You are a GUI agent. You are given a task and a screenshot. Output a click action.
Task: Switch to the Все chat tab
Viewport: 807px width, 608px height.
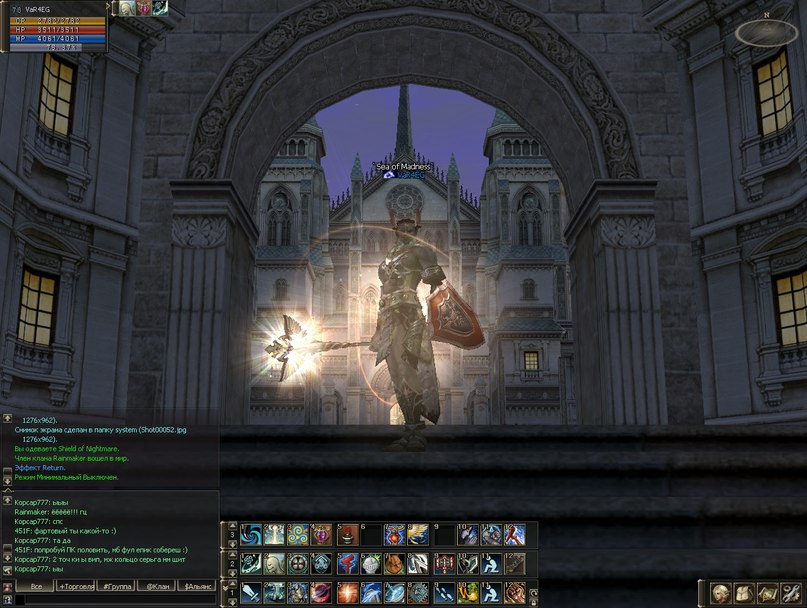[36, 585]
